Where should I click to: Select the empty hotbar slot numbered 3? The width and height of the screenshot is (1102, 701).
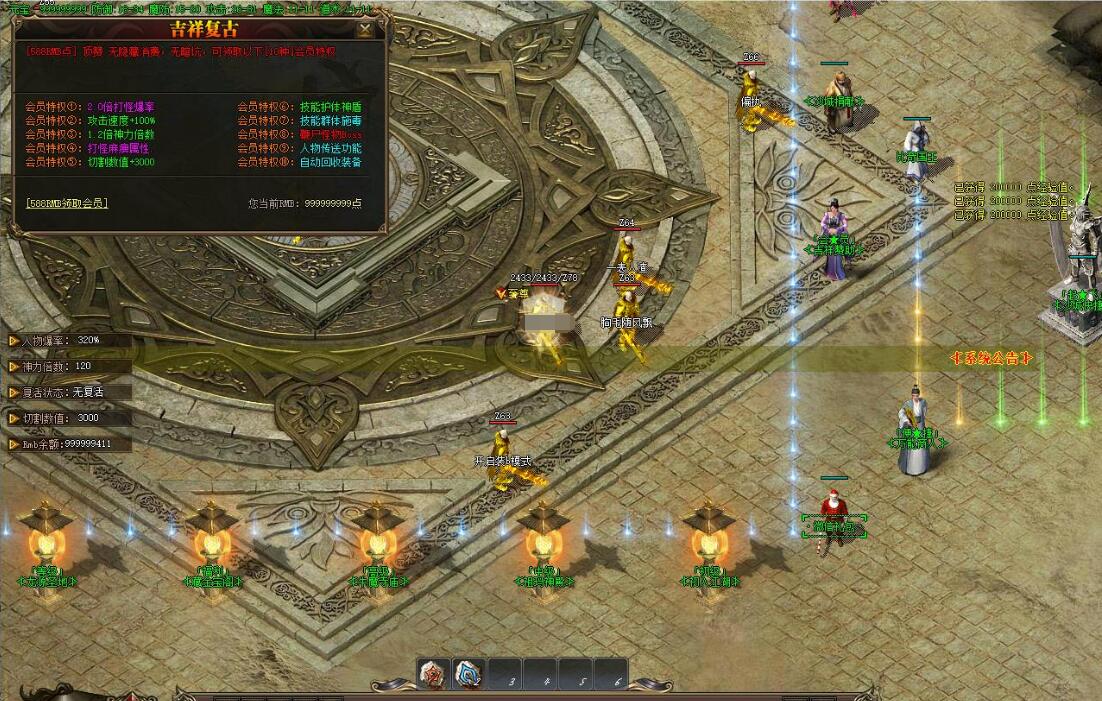coord(506,675)
